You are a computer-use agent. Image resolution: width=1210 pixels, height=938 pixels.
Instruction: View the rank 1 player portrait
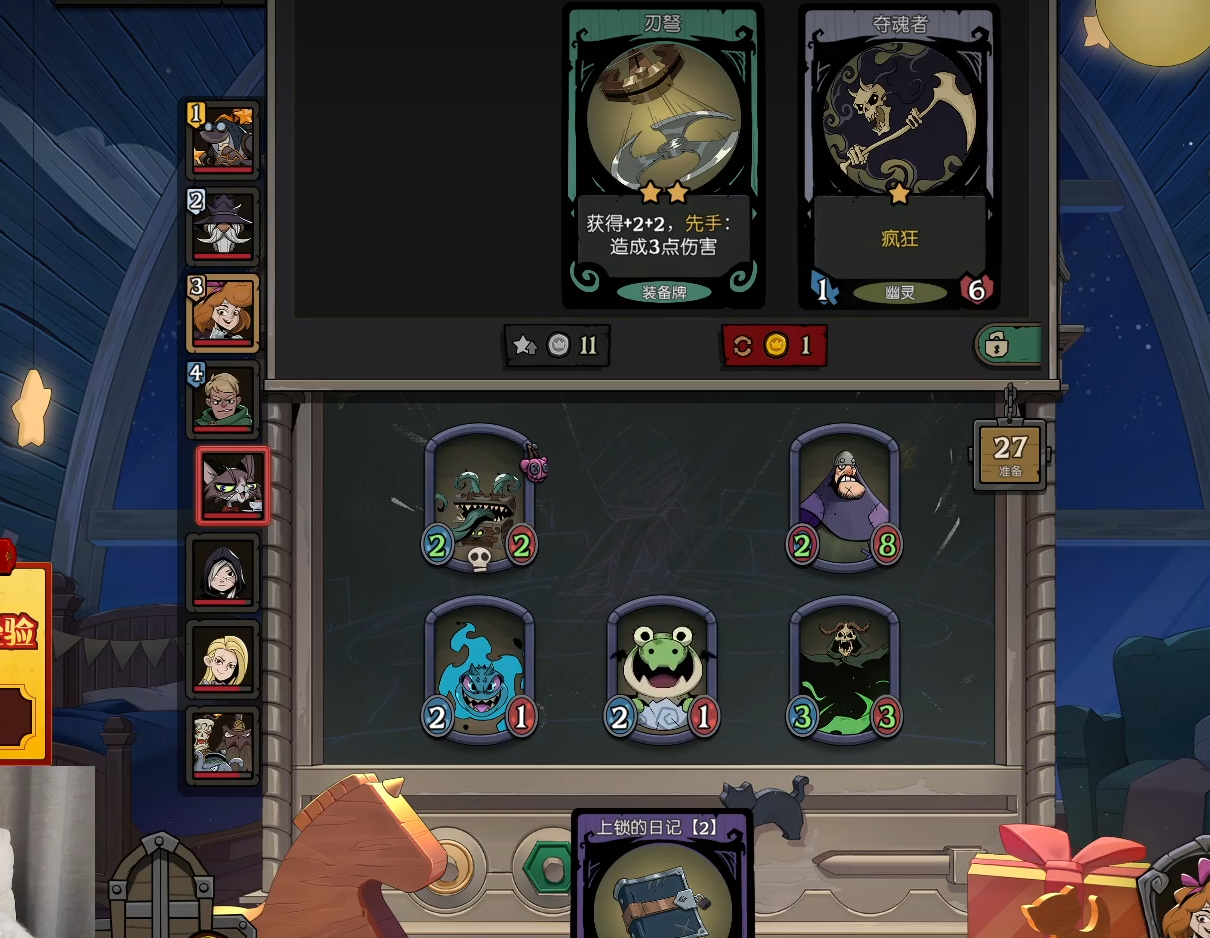click(224, 138)
